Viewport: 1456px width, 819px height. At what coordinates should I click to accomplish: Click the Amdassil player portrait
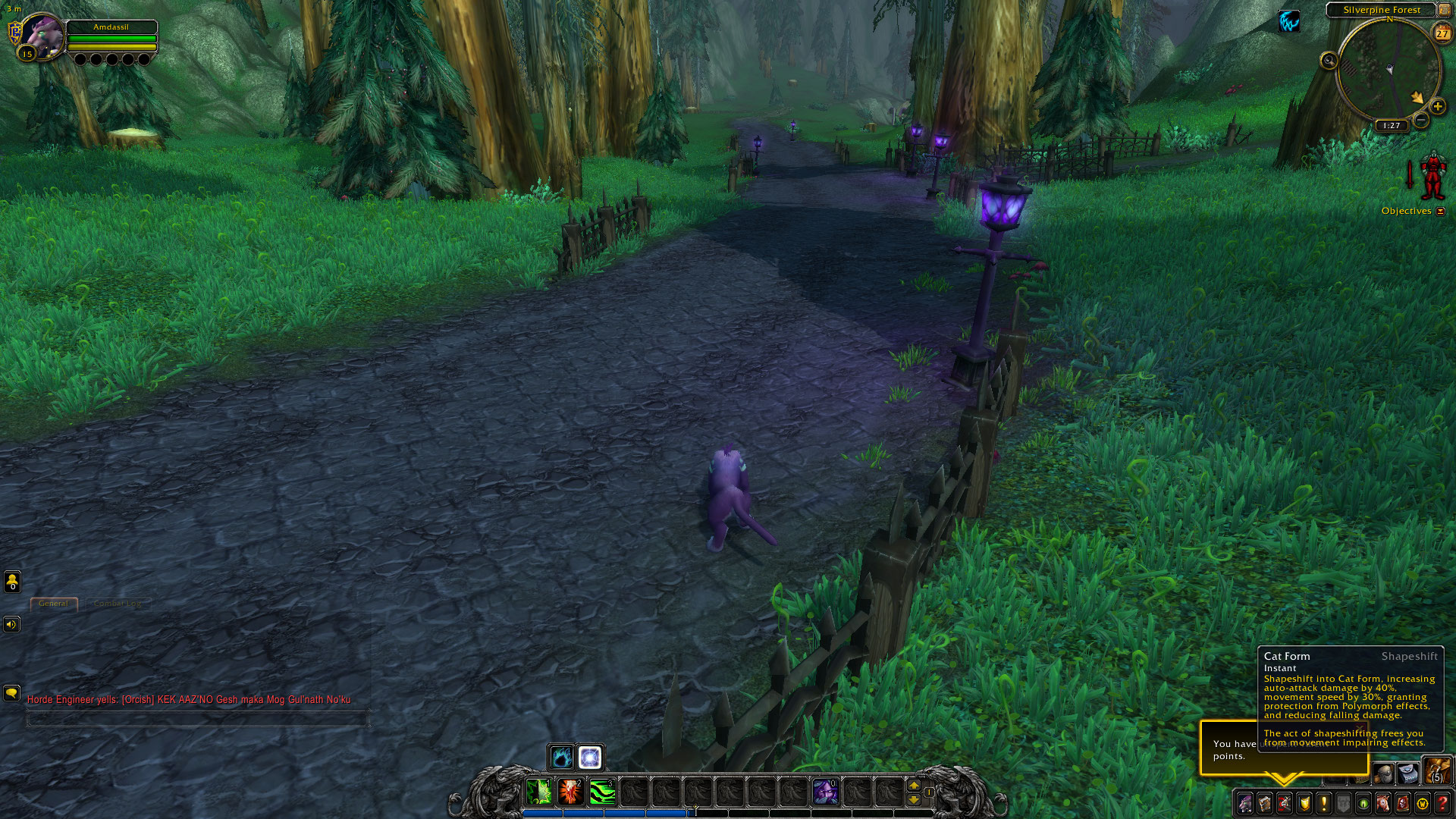tap(42, 35)
